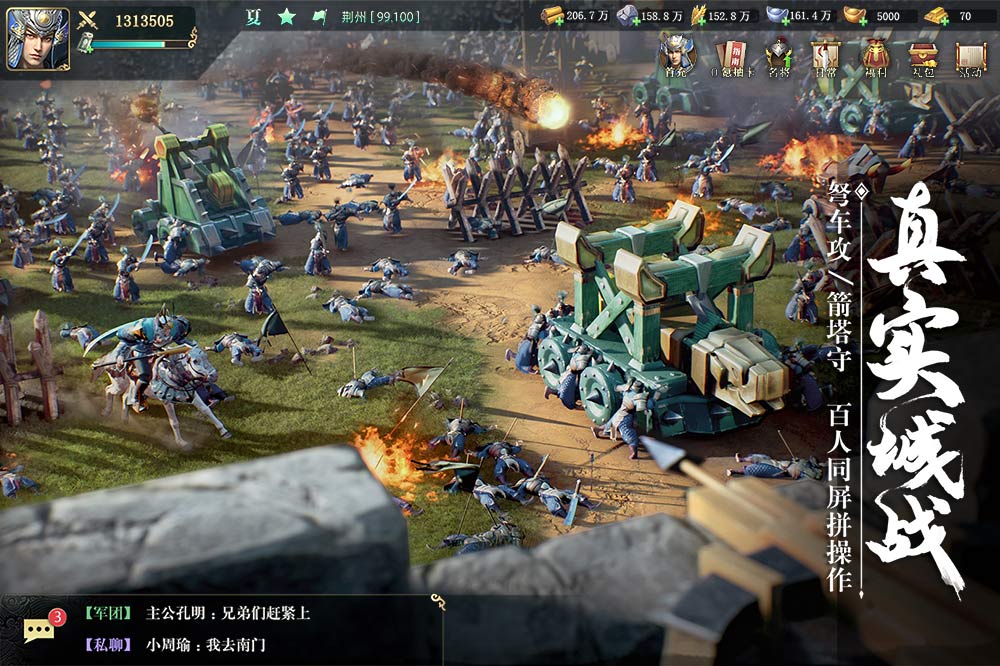Image resolution: width=1000 pixels, height=666 pixels.
Task: Open the 日常 daily tasks menu
Action: tap(826, 55)
